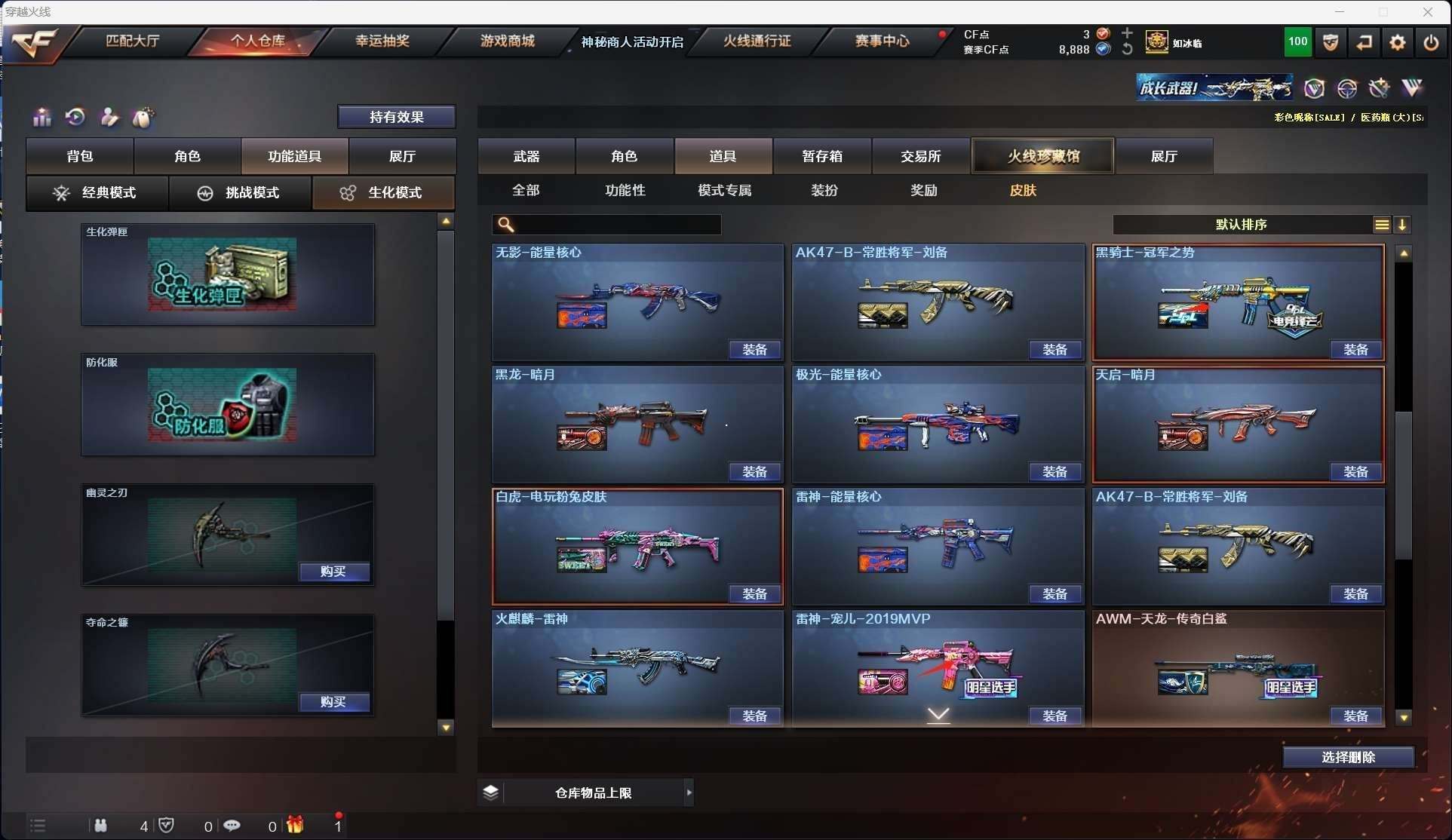The width and height of the screenshot is (1452, 840).
Task: Open the 火线通行证 battle pass
Action: tap(757, 41)
